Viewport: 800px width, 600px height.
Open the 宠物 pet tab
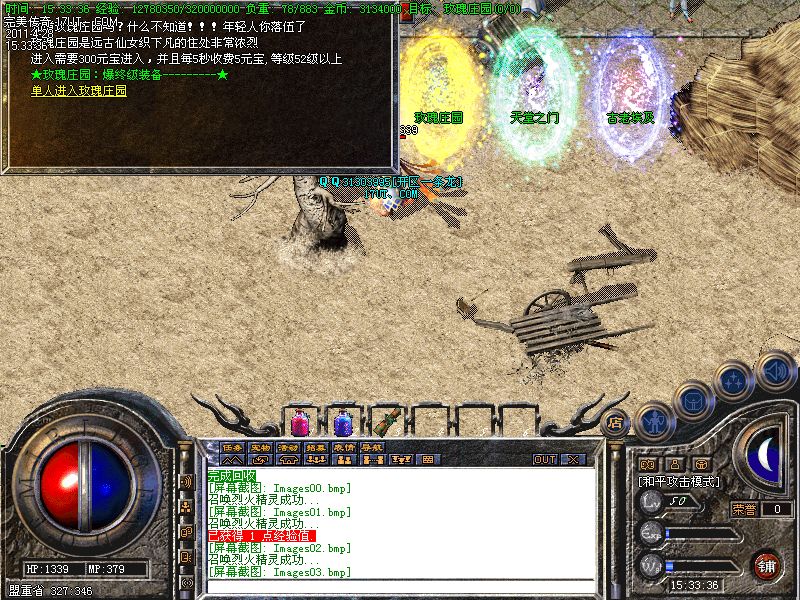coord(260,447)
